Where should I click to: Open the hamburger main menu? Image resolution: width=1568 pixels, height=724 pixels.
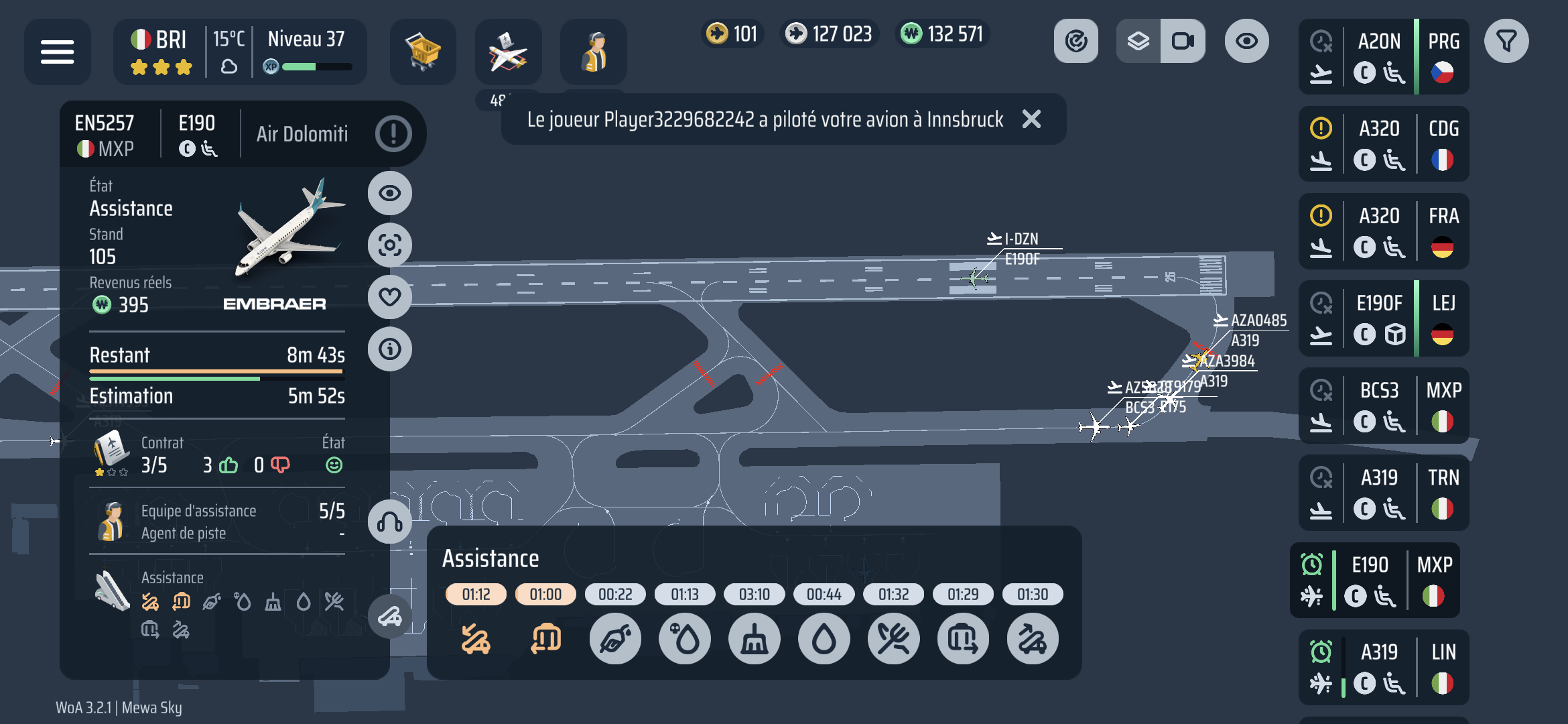coord(57,52)
